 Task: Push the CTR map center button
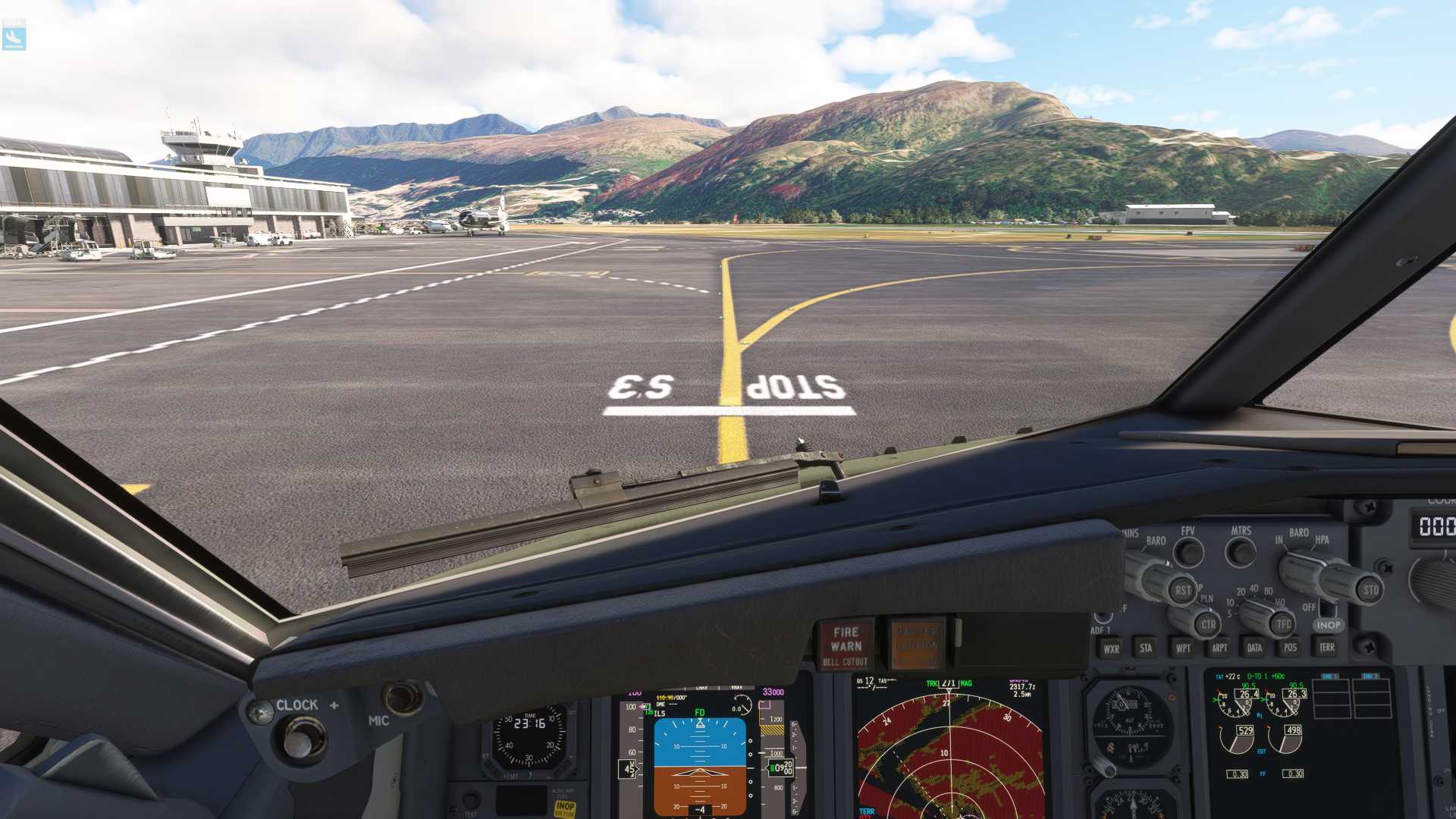point(1208,625)
